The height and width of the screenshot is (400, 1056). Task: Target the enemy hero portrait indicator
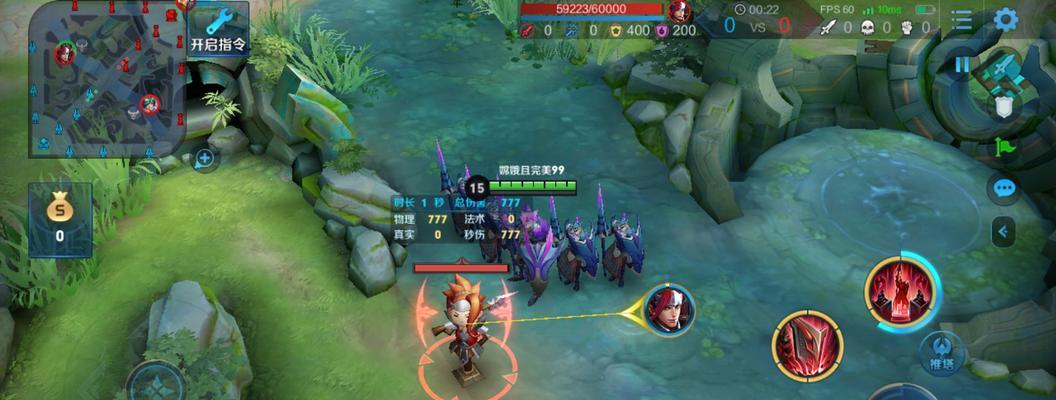[x=669, y=310]
